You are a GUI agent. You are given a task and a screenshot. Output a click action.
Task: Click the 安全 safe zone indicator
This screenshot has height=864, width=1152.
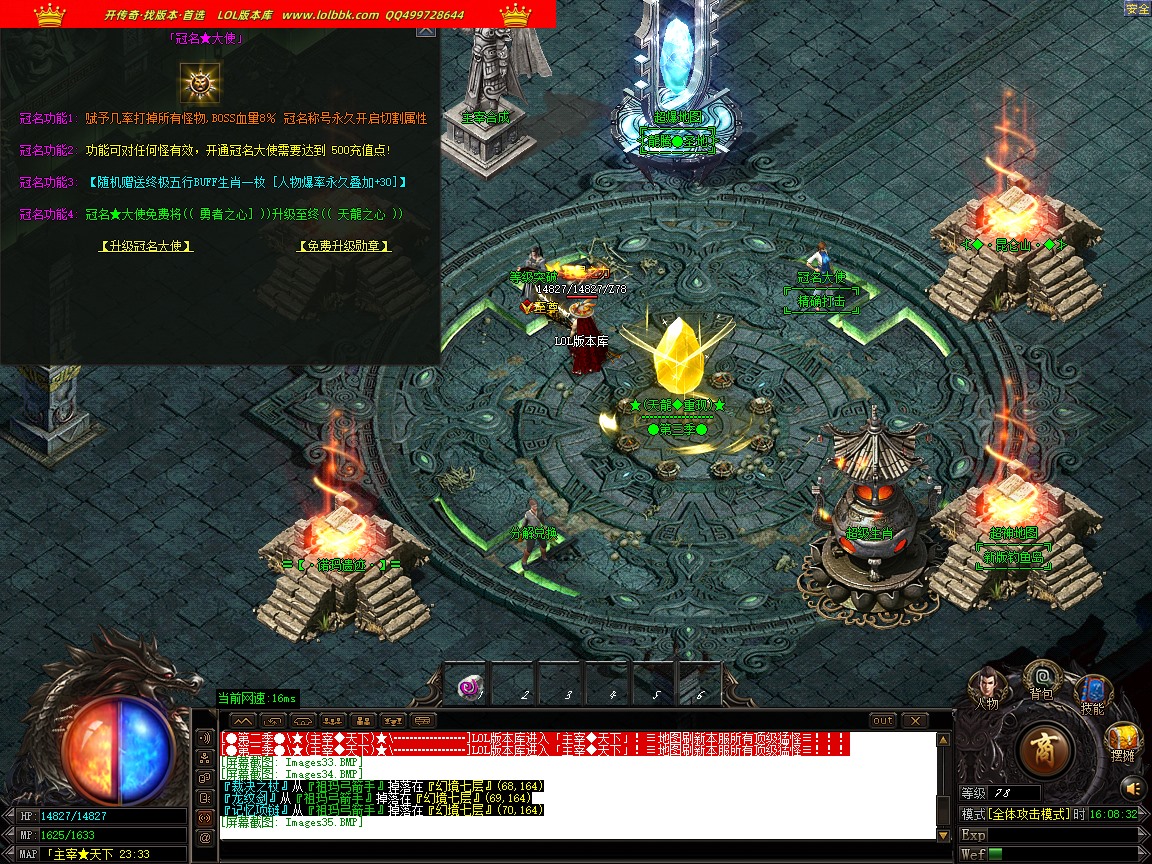[x=1137, y=9]
